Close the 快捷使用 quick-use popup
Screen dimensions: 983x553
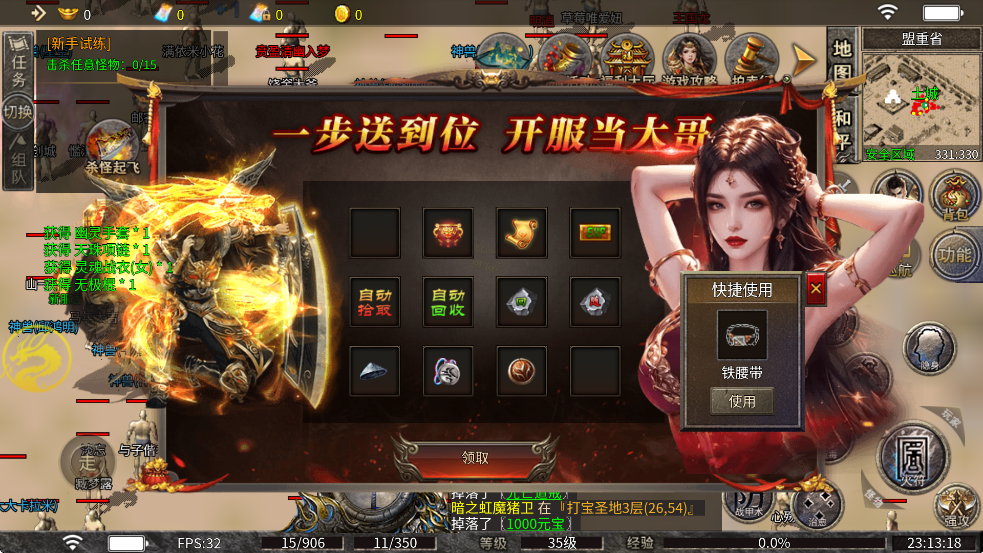click(x=816, y=290)
